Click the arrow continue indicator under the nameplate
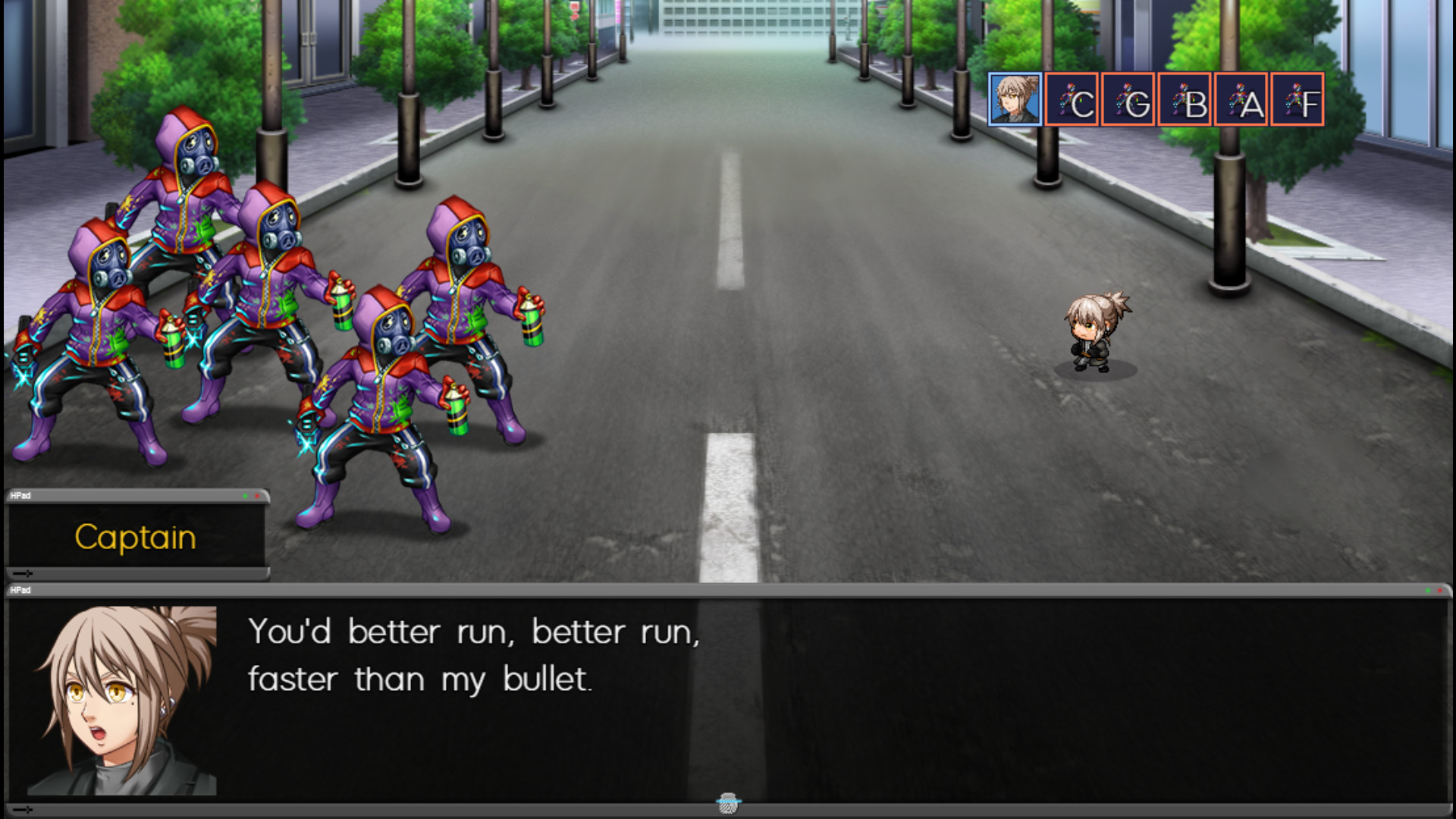Image resolution: width=1456 pixels, height=819 pixels. (x=23, y=574)
